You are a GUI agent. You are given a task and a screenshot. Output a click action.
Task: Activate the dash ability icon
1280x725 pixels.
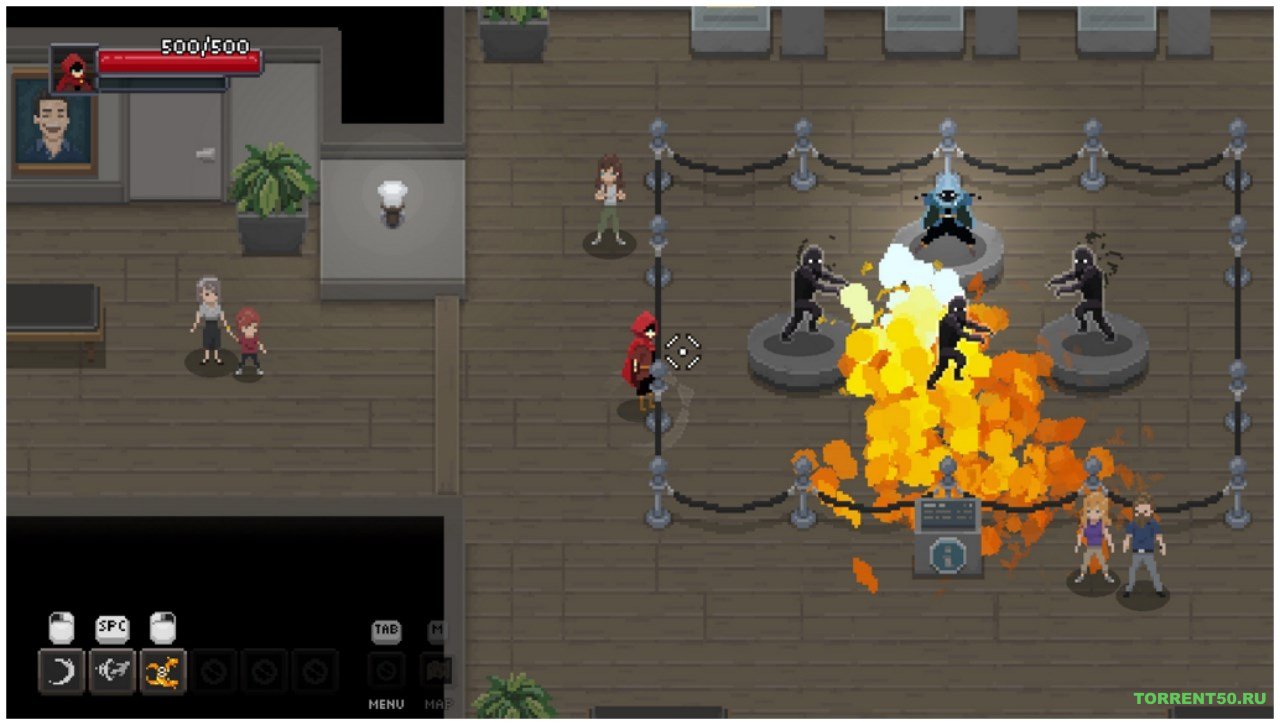[112, 671]
